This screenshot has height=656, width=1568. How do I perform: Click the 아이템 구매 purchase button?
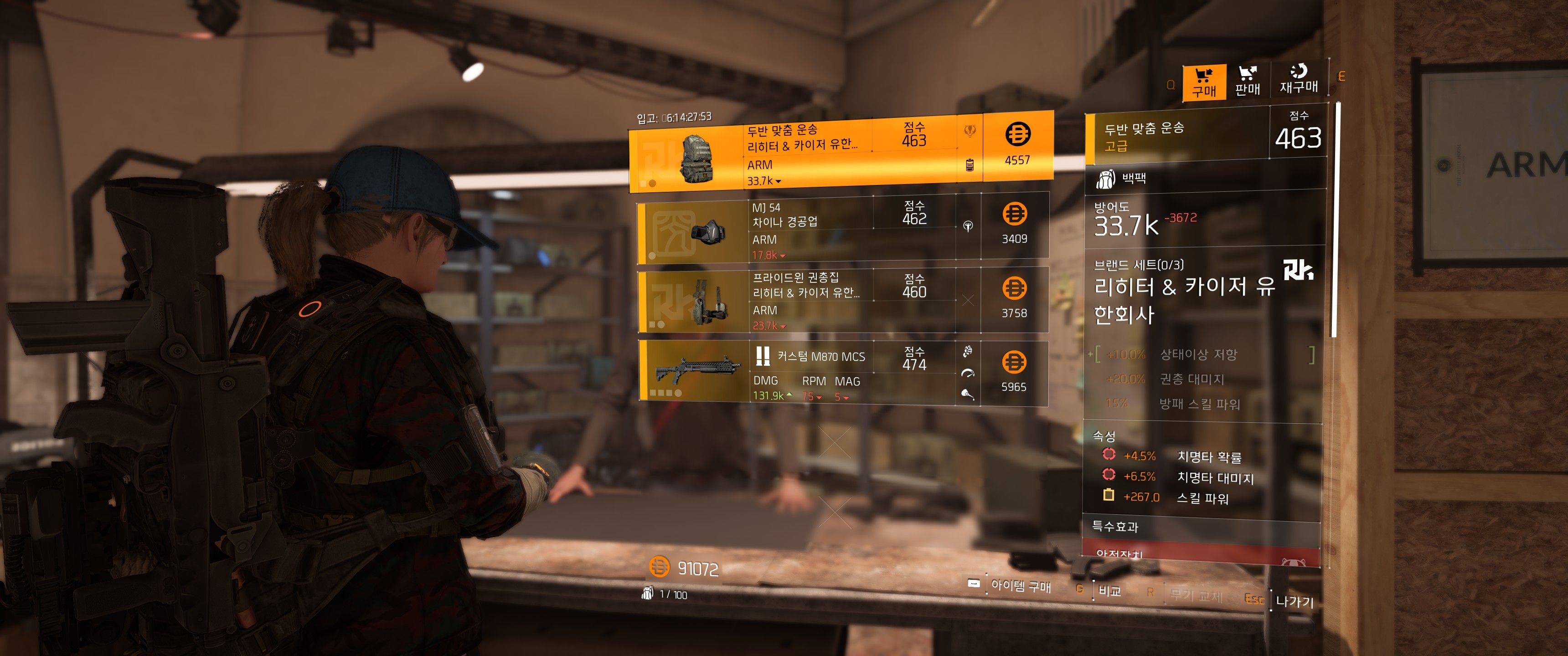click(1020, 585)
